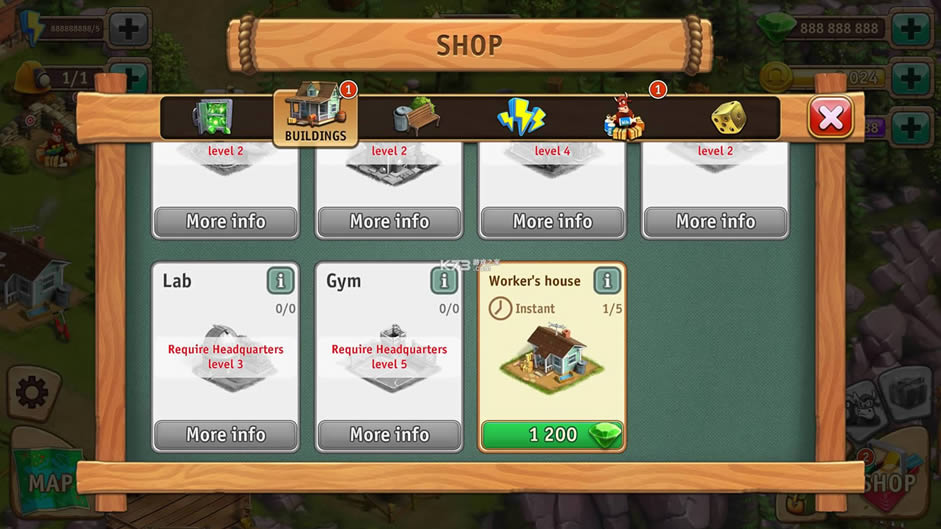Open the gear settings button
The height and width of the screenshot is (529, 941).
(31, 393)
